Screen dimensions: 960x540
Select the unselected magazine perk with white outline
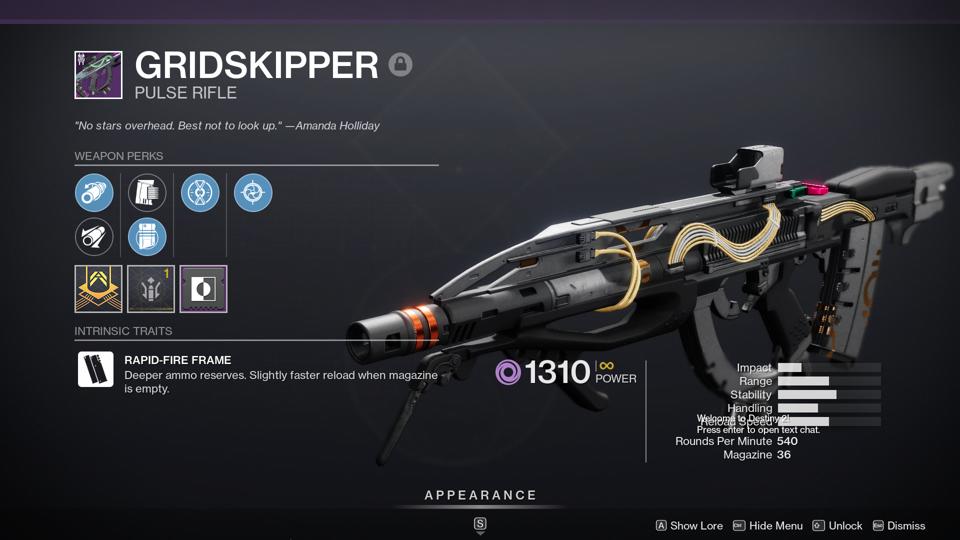pos(147,193)
